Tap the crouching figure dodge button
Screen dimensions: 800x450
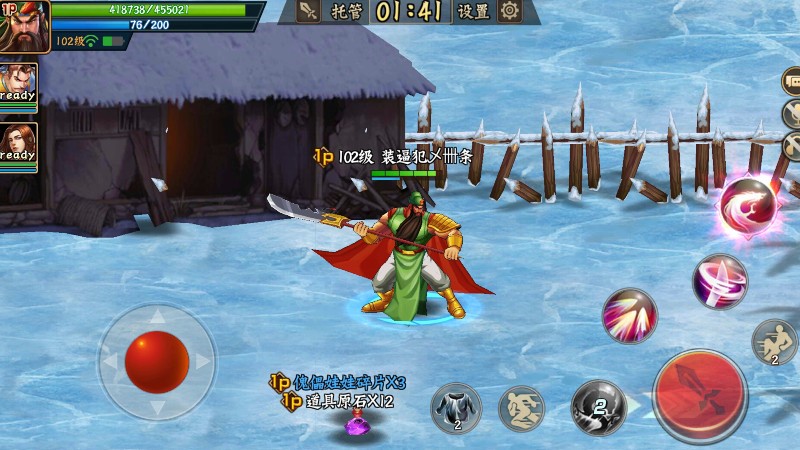(x=774, y=341)
